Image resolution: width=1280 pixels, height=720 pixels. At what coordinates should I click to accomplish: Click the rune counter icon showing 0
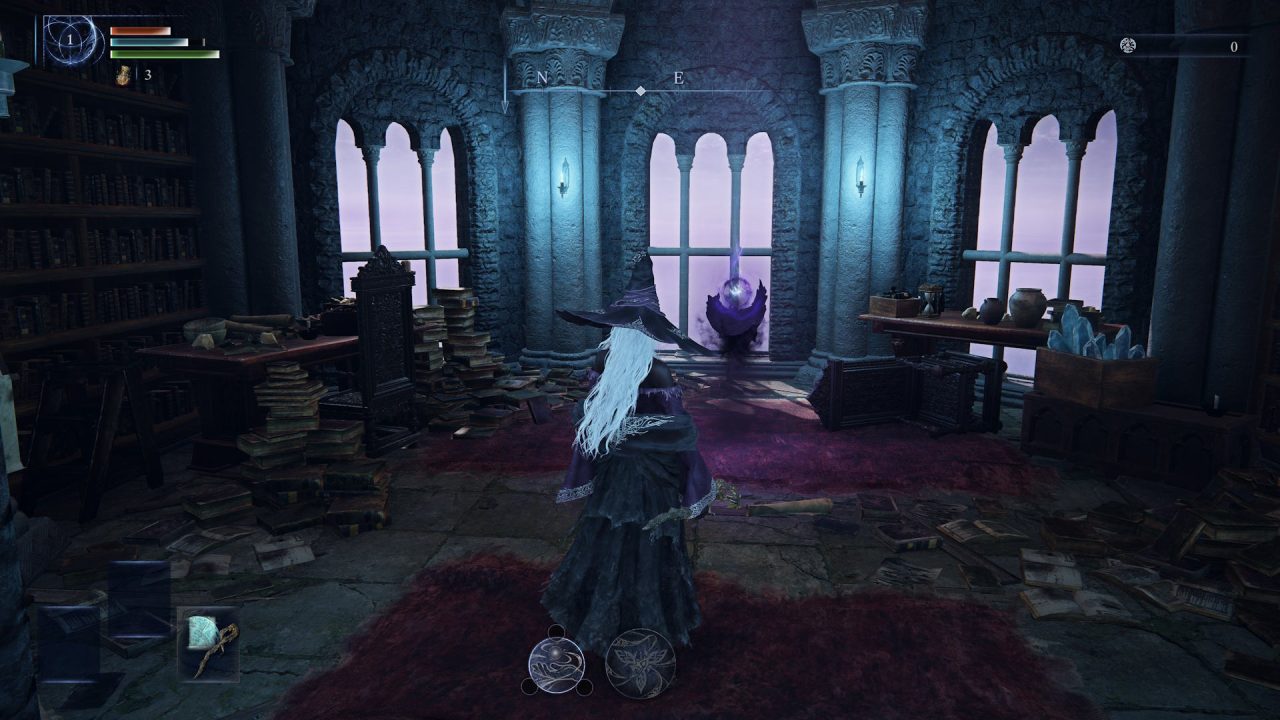tap(1128, 46)
